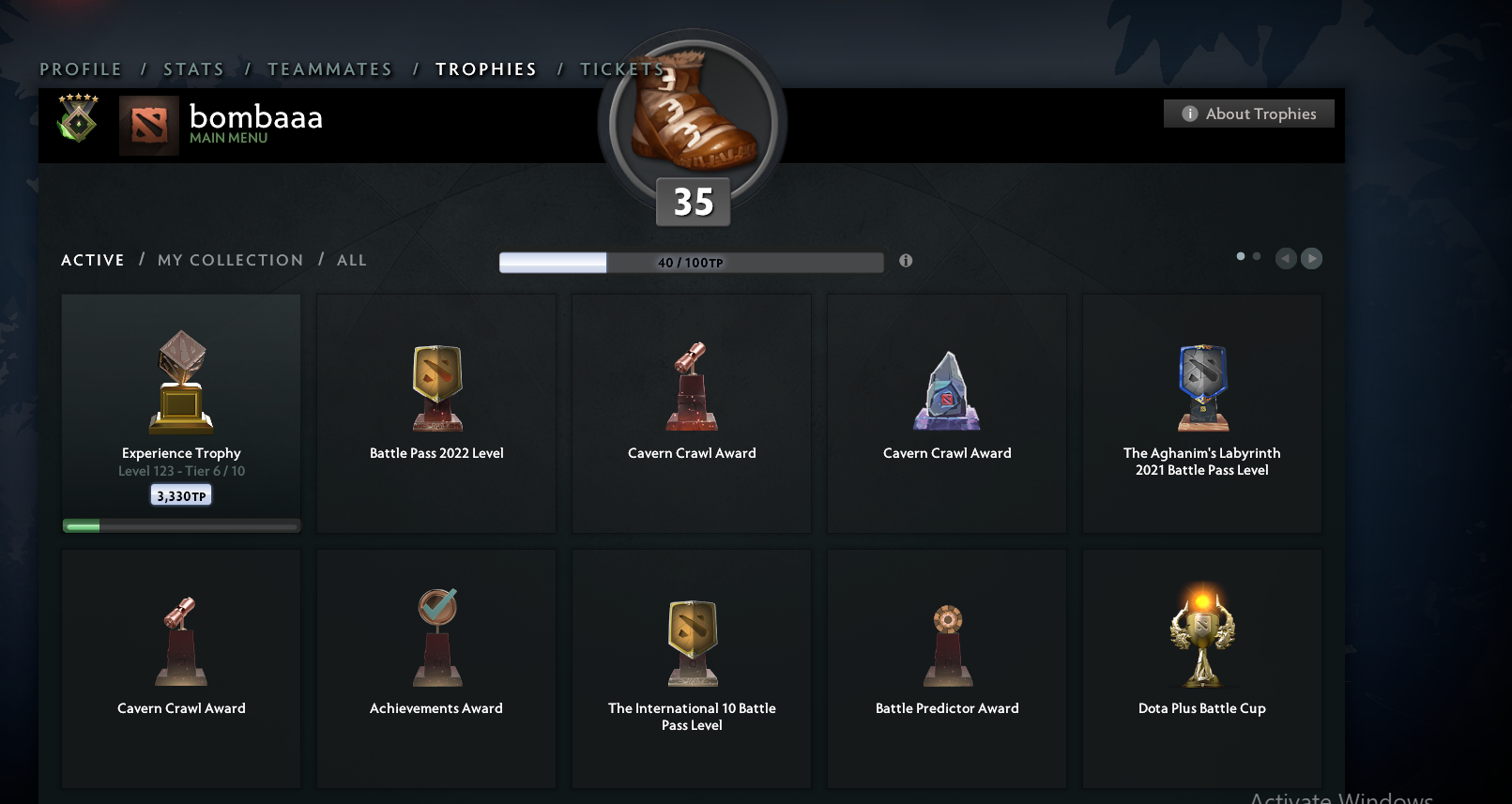This screenshot has height=804, width=1512.
Task: Click the right pagination arrow
Action: point(1311,259)
